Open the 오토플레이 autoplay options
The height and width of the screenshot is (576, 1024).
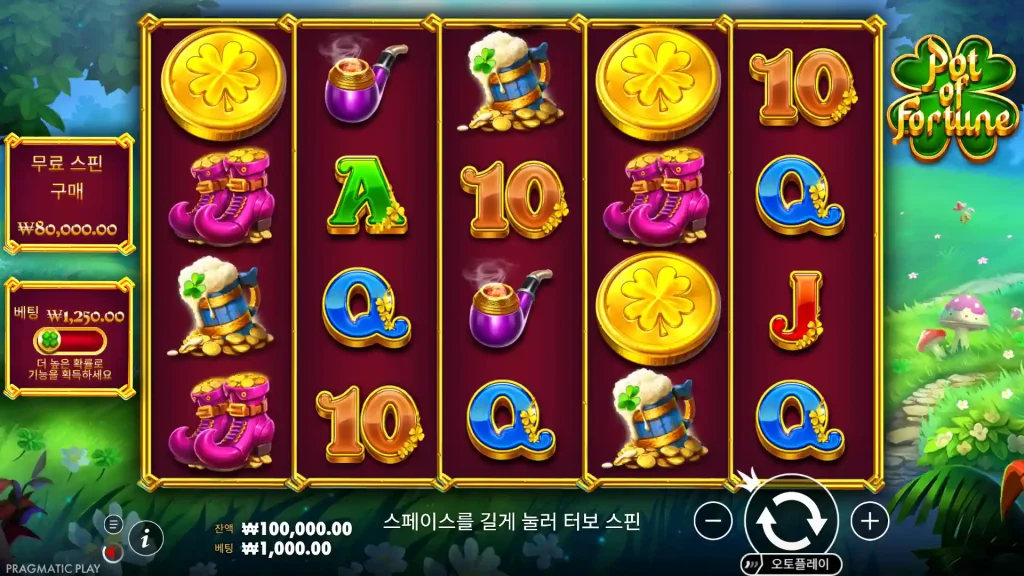pyautogui.click(x=791, y=563)
